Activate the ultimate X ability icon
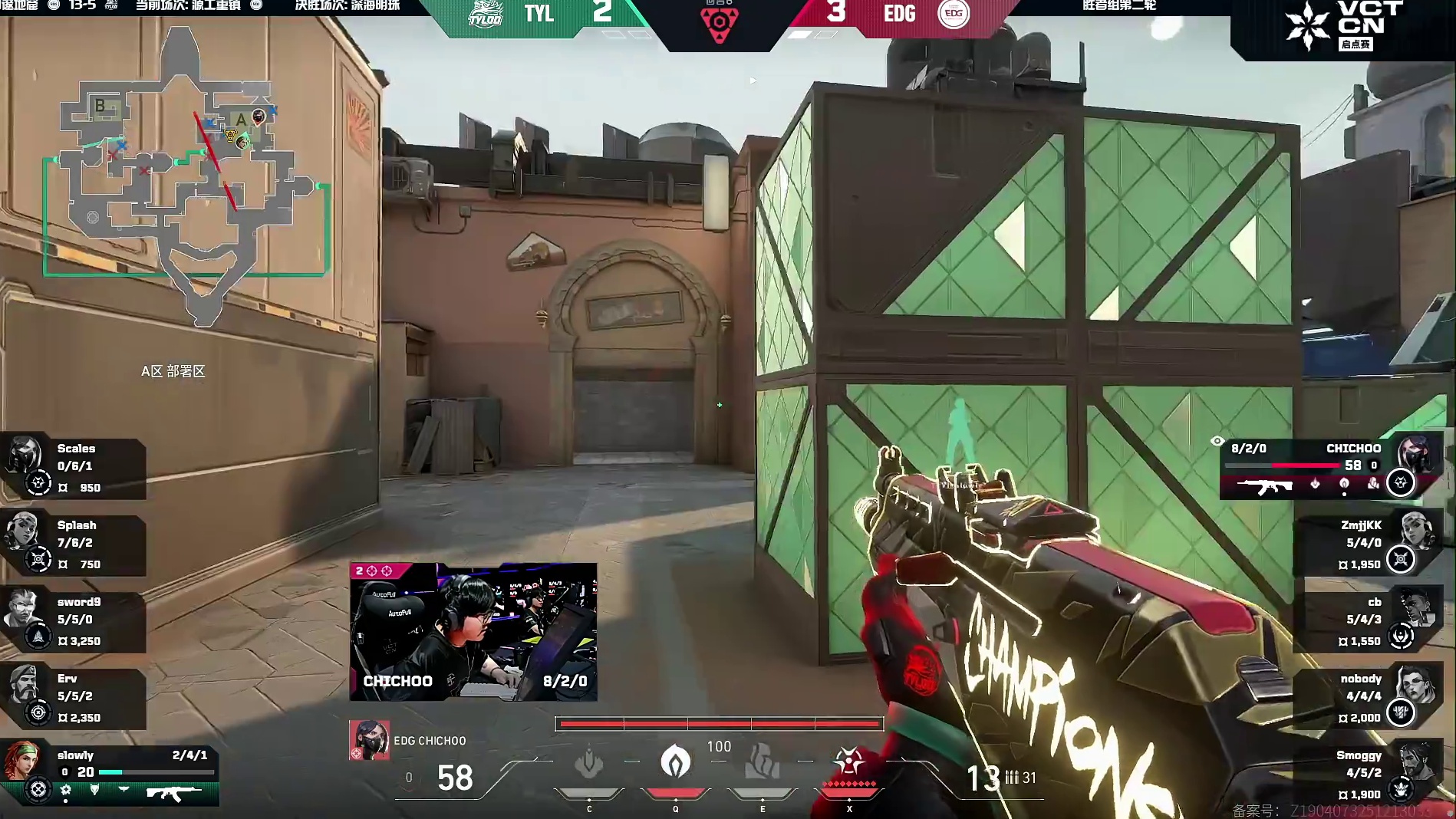Viewport: 1456px width, 819px height. pyautogui.click(x=849, y=764)
